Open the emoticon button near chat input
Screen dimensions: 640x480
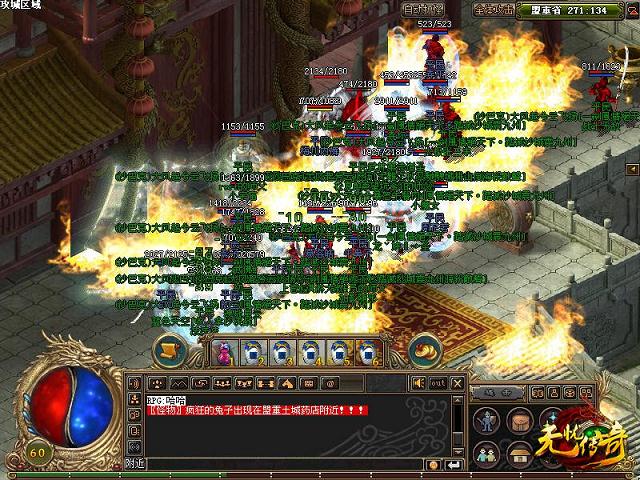433,464
